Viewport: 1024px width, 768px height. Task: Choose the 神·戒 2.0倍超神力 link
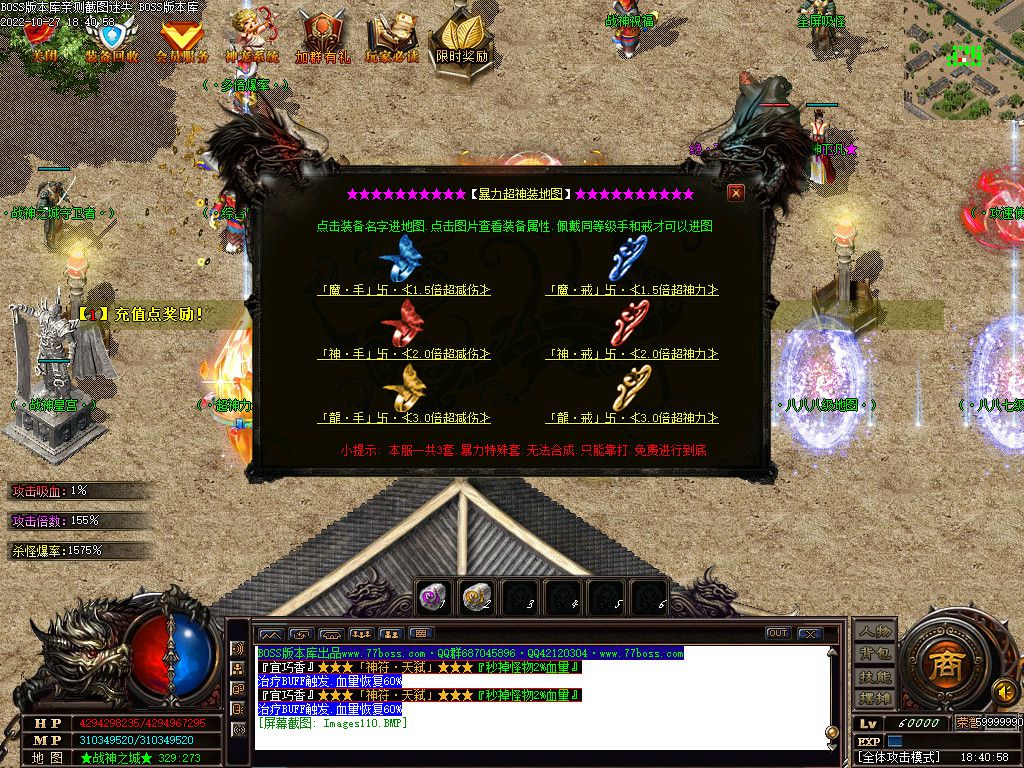tap(632, 354)
